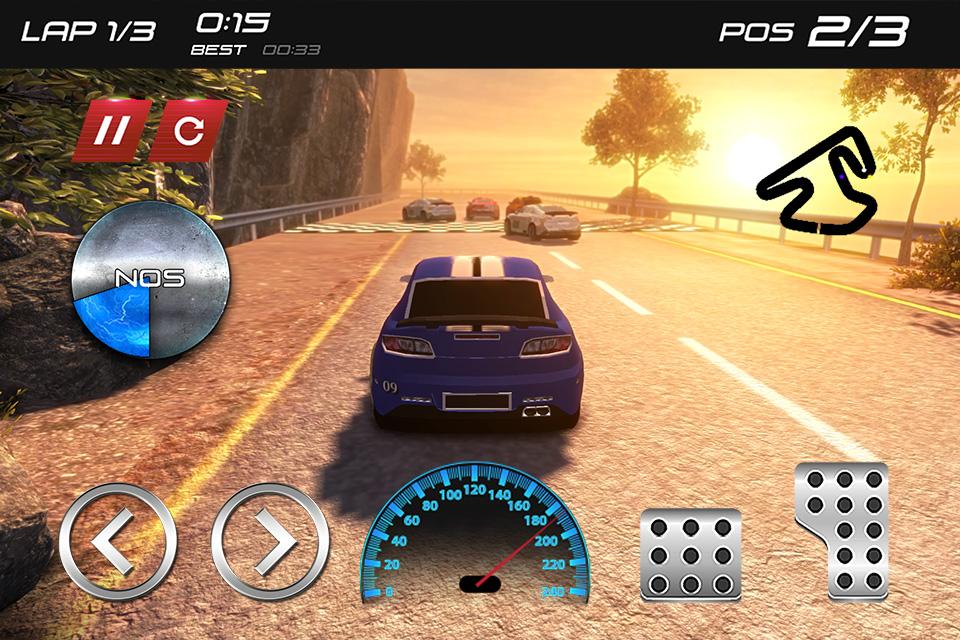
Task: Click the track outline minimap
Action: coord(817,179)
